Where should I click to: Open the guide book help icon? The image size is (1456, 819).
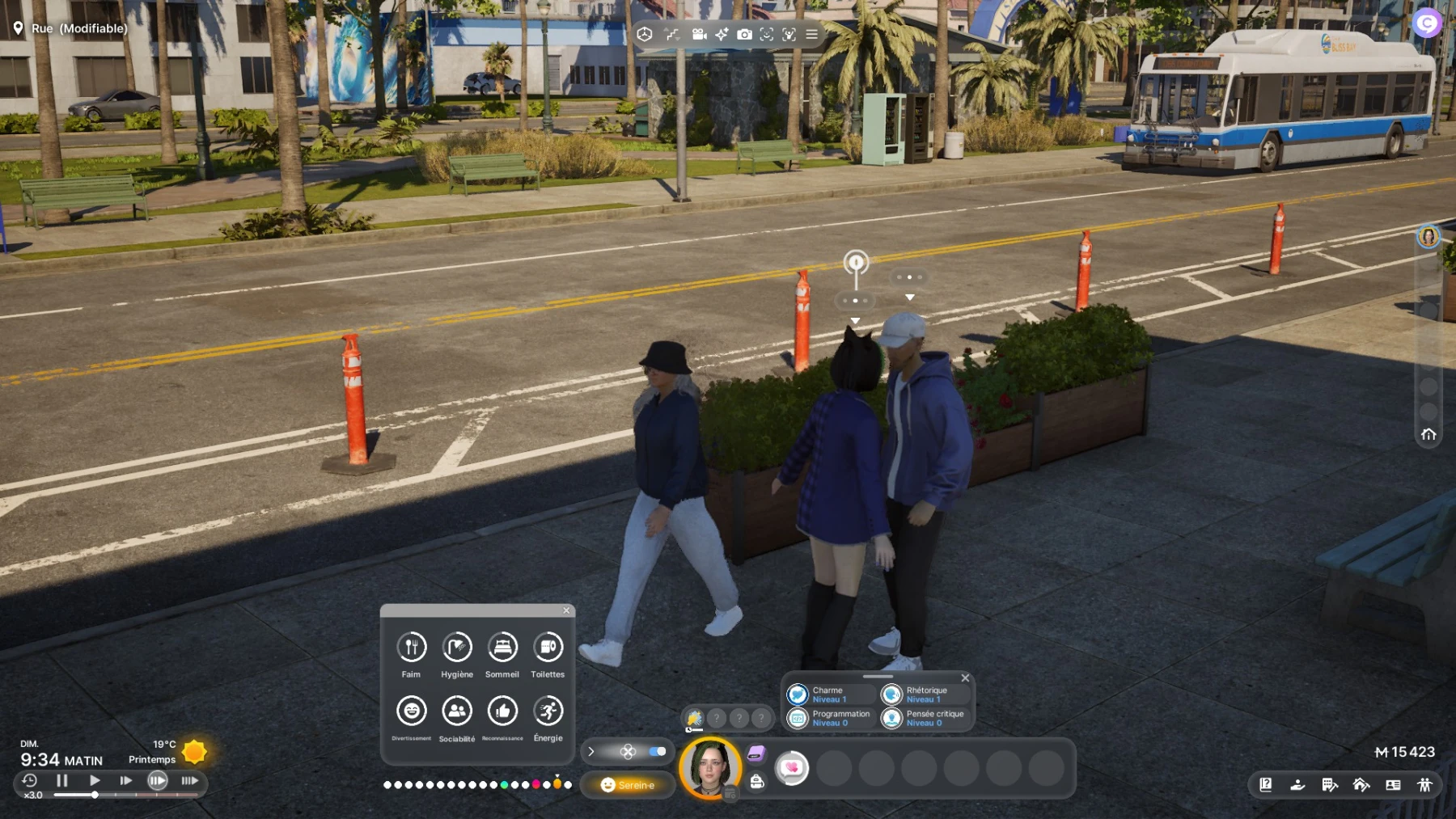click(1267, 784)
